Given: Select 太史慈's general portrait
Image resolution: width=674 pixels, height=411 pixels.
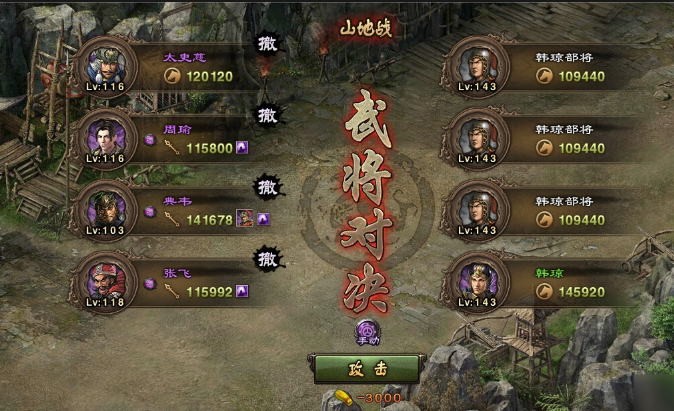Looking at the screenshot, I should tap(106, 65).
